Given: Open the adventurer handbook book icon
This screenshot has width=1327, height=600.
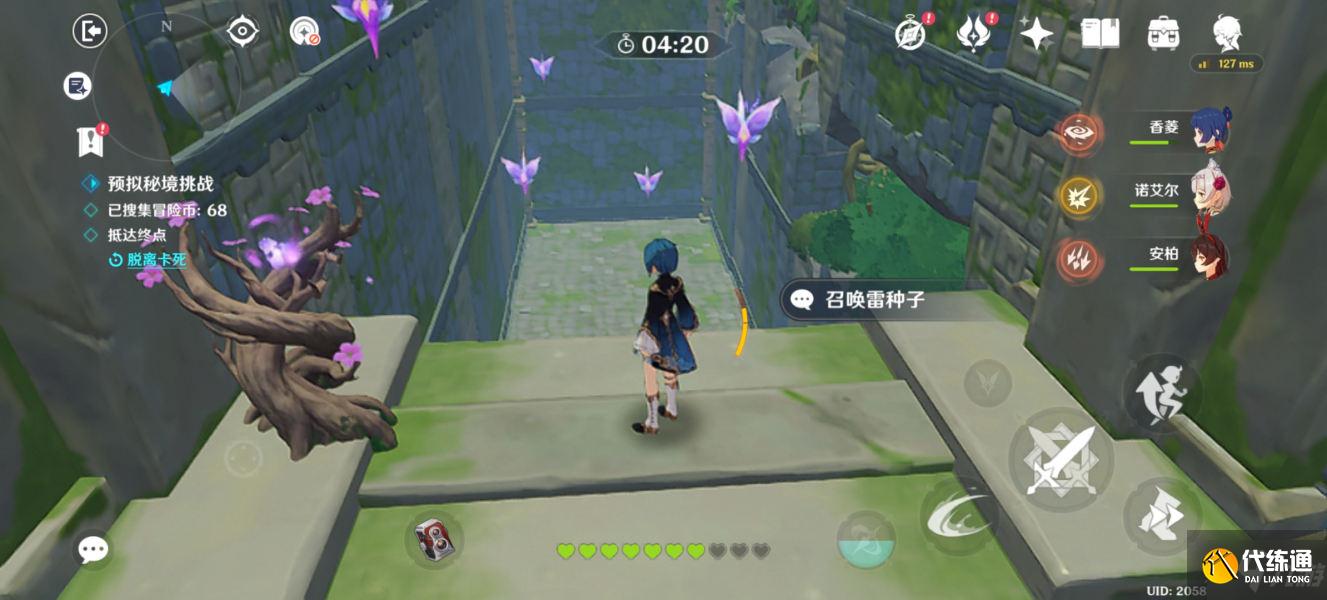Looking at the screenshot, I should point(1099,34).
